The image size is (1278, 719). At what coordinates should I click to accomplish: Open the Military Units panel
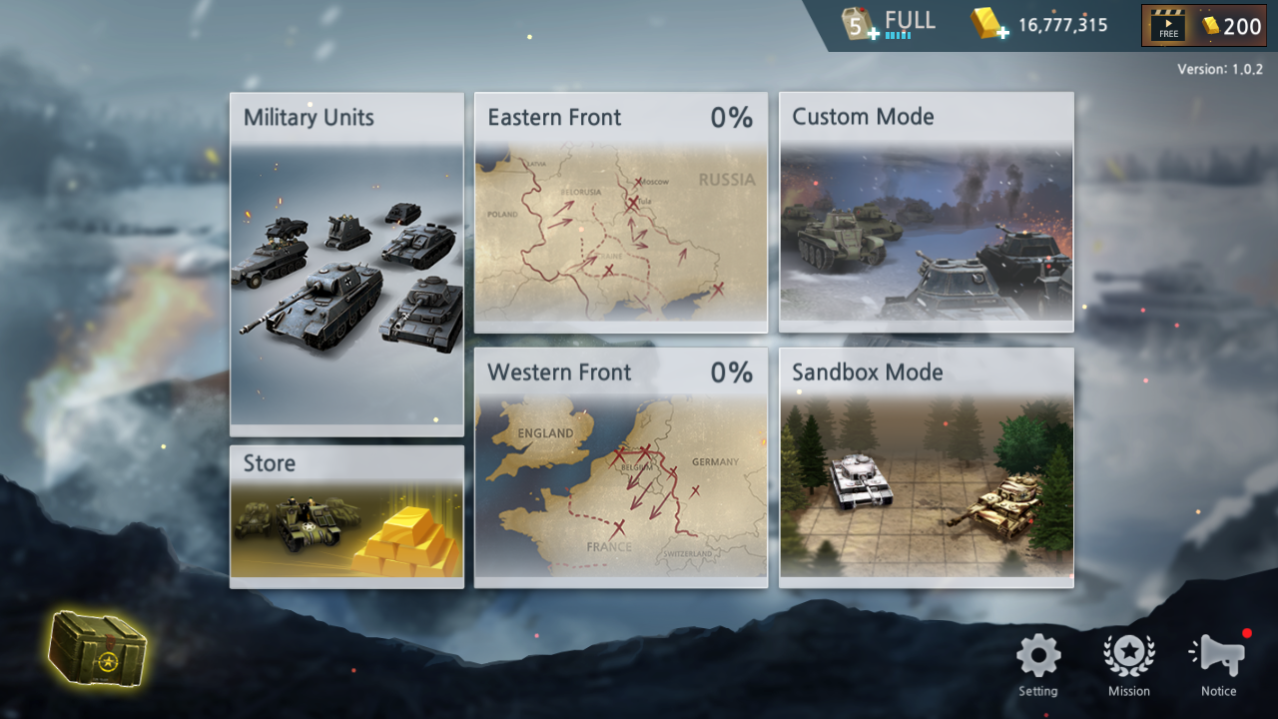(x=346, y=264)
